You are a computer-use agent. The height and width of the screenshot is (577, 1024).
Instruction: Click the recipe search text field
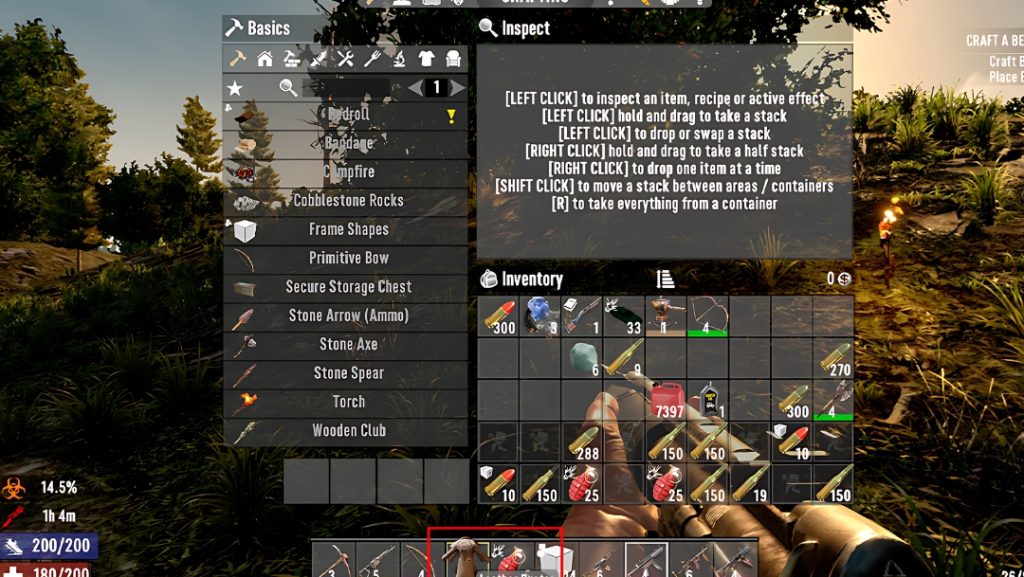(345, 88)
